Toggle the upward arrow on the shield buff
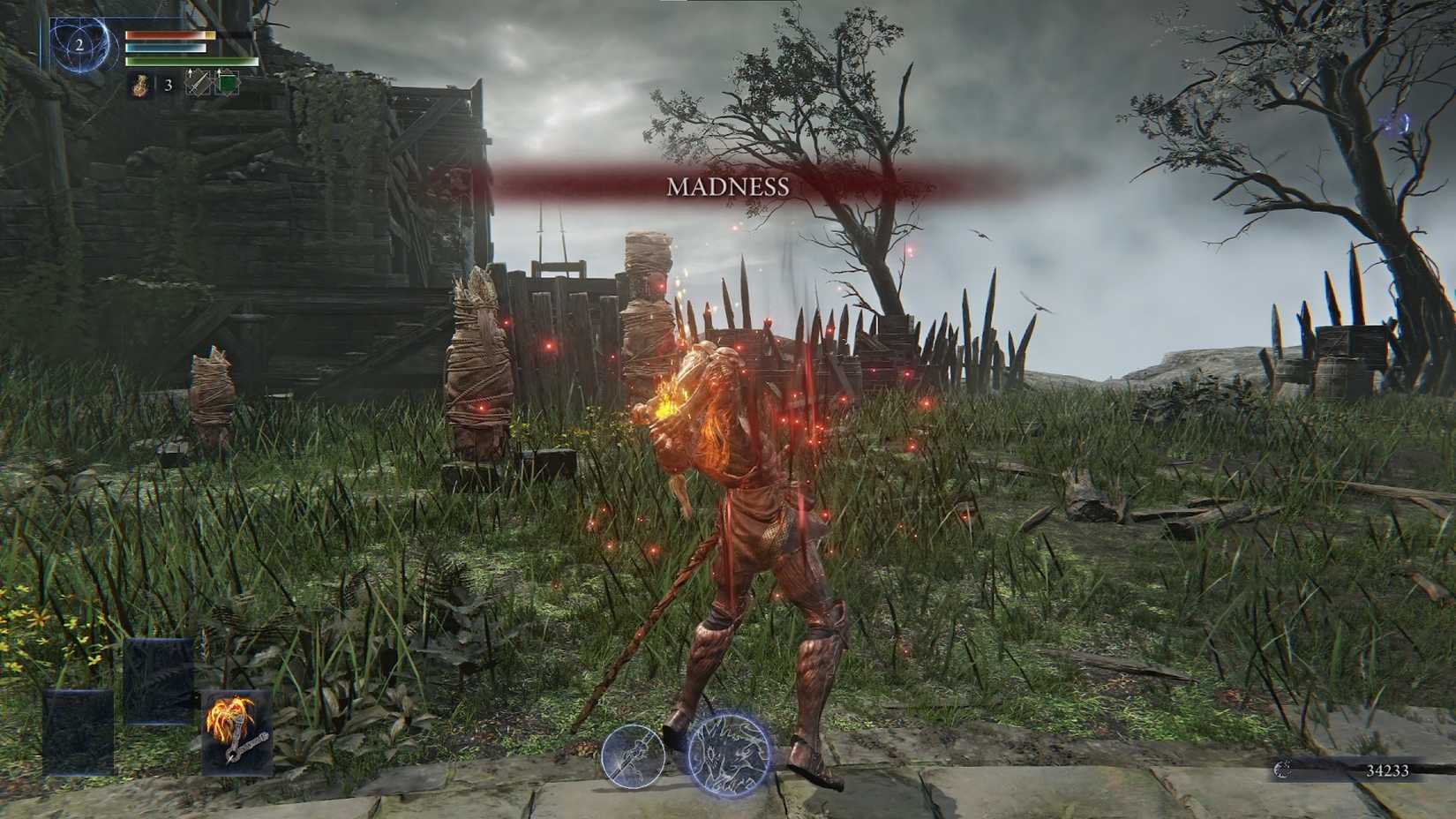Viewport: 1456px width, 819px height. 219,72
